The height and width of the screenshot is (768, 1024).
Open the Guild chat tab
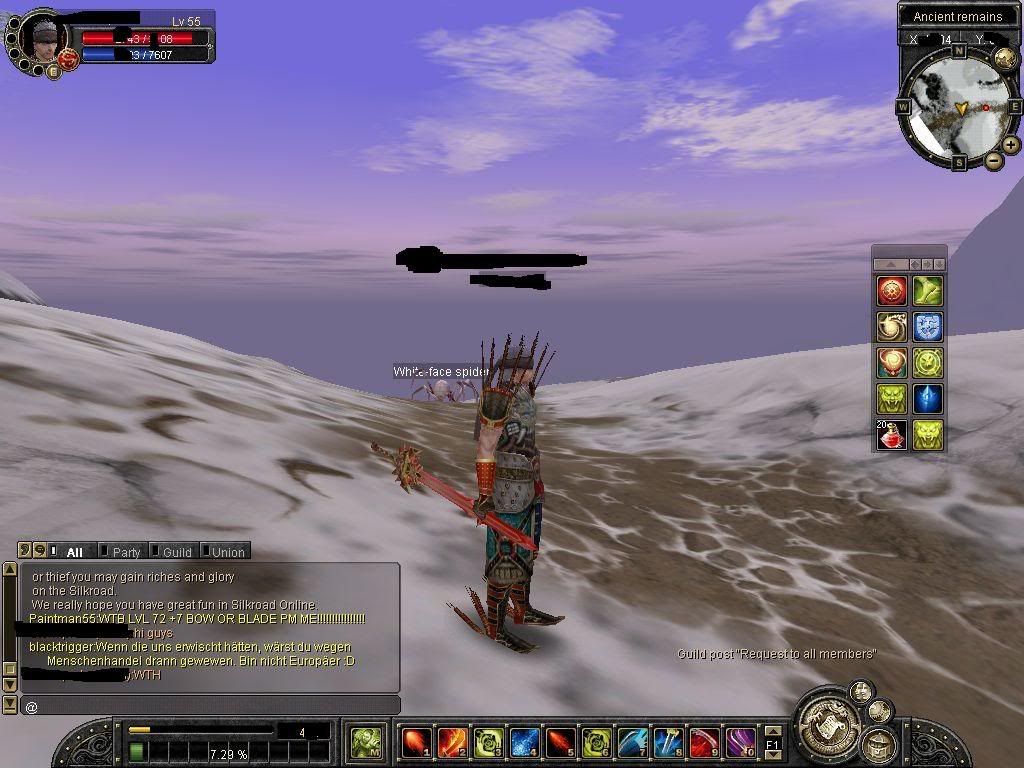click(176, 551)
